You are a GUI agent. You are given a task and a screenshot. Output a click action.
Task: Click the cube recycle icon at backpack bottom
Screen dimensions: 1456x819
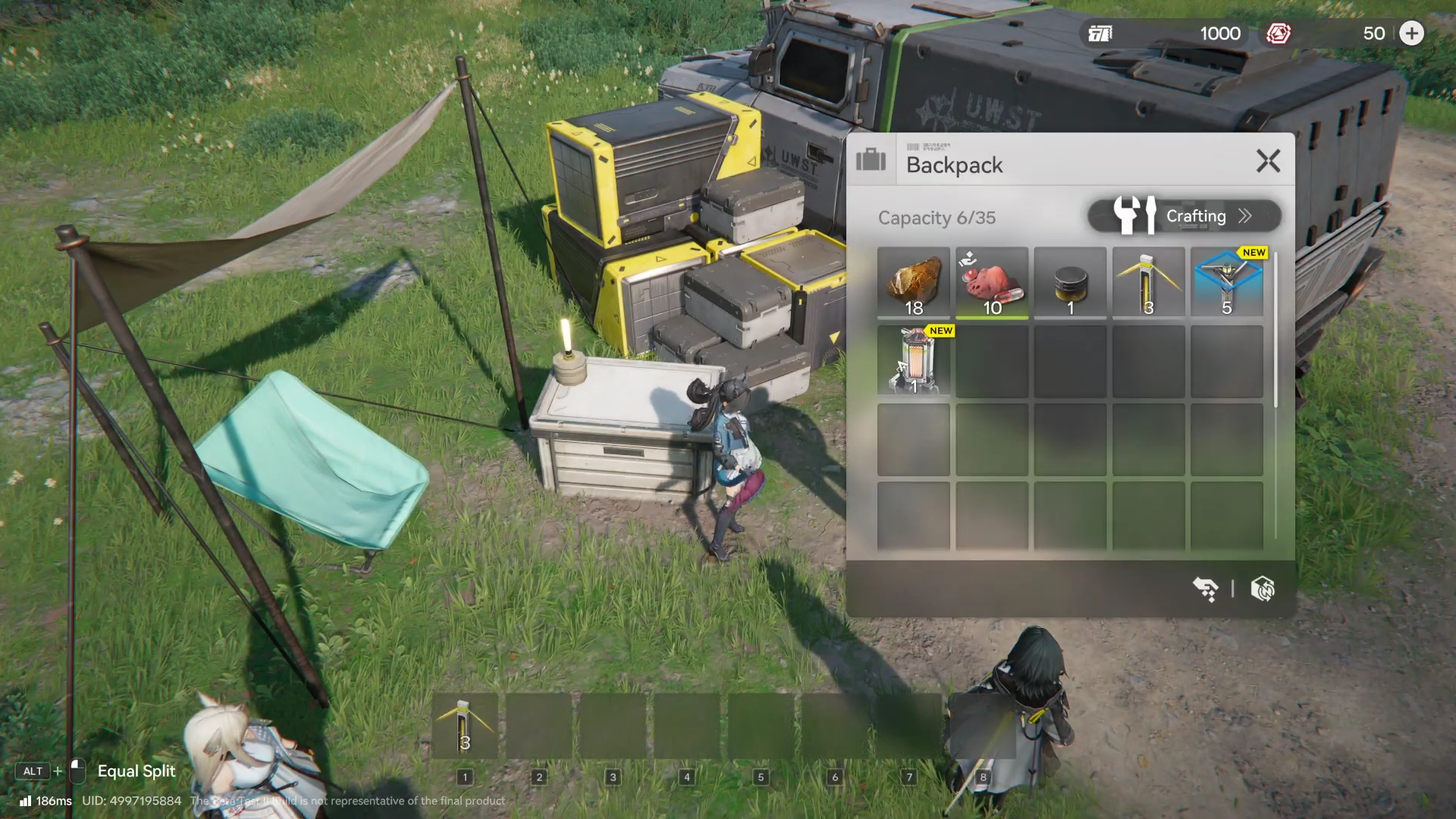1263,588
